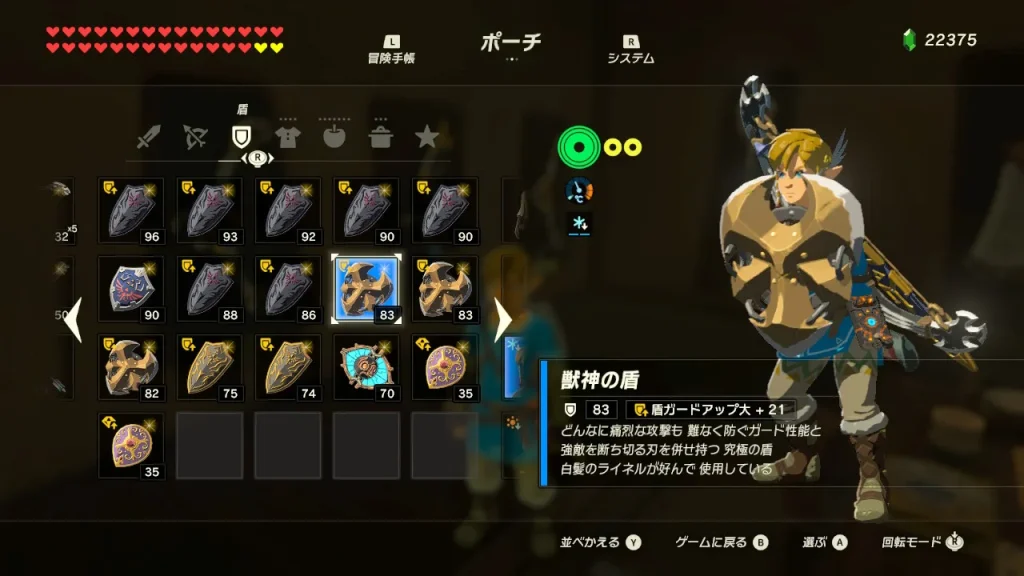Pick the dark shield rated 92
The image size is (1024, 576).
point(288,211)
